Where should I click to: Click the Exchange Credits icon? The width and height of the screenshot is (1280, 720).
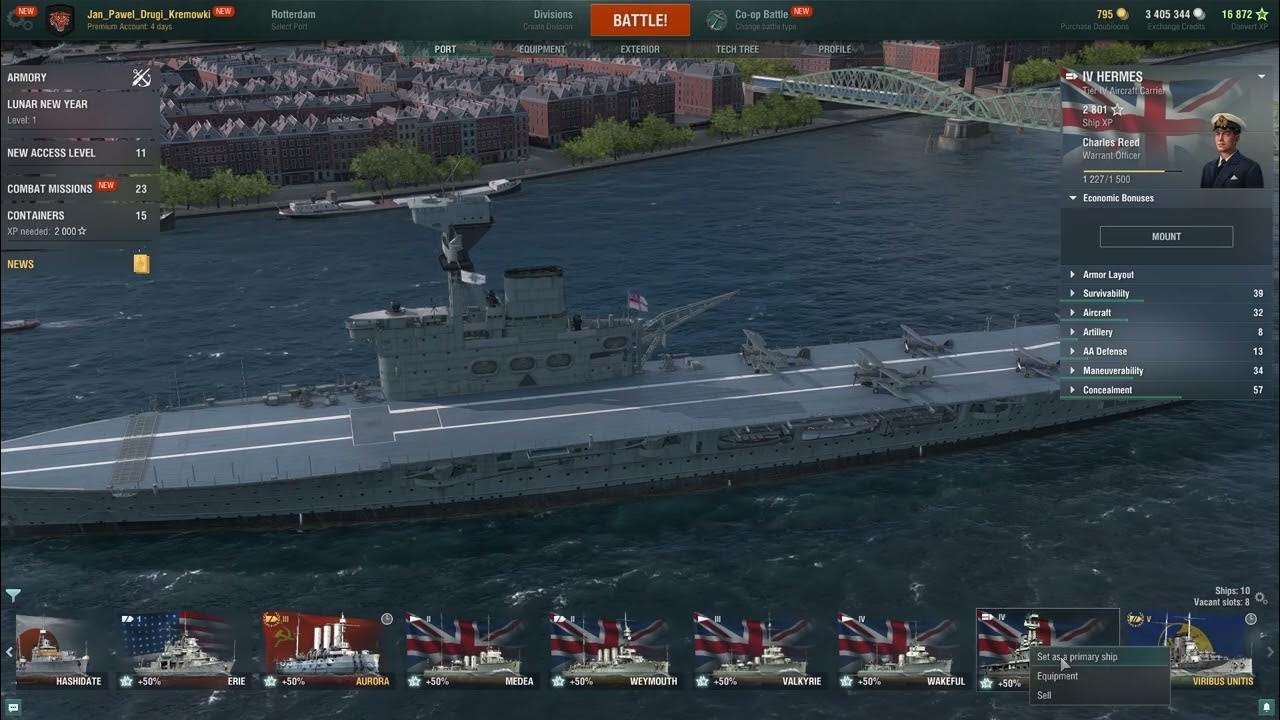pos(1198,13)
